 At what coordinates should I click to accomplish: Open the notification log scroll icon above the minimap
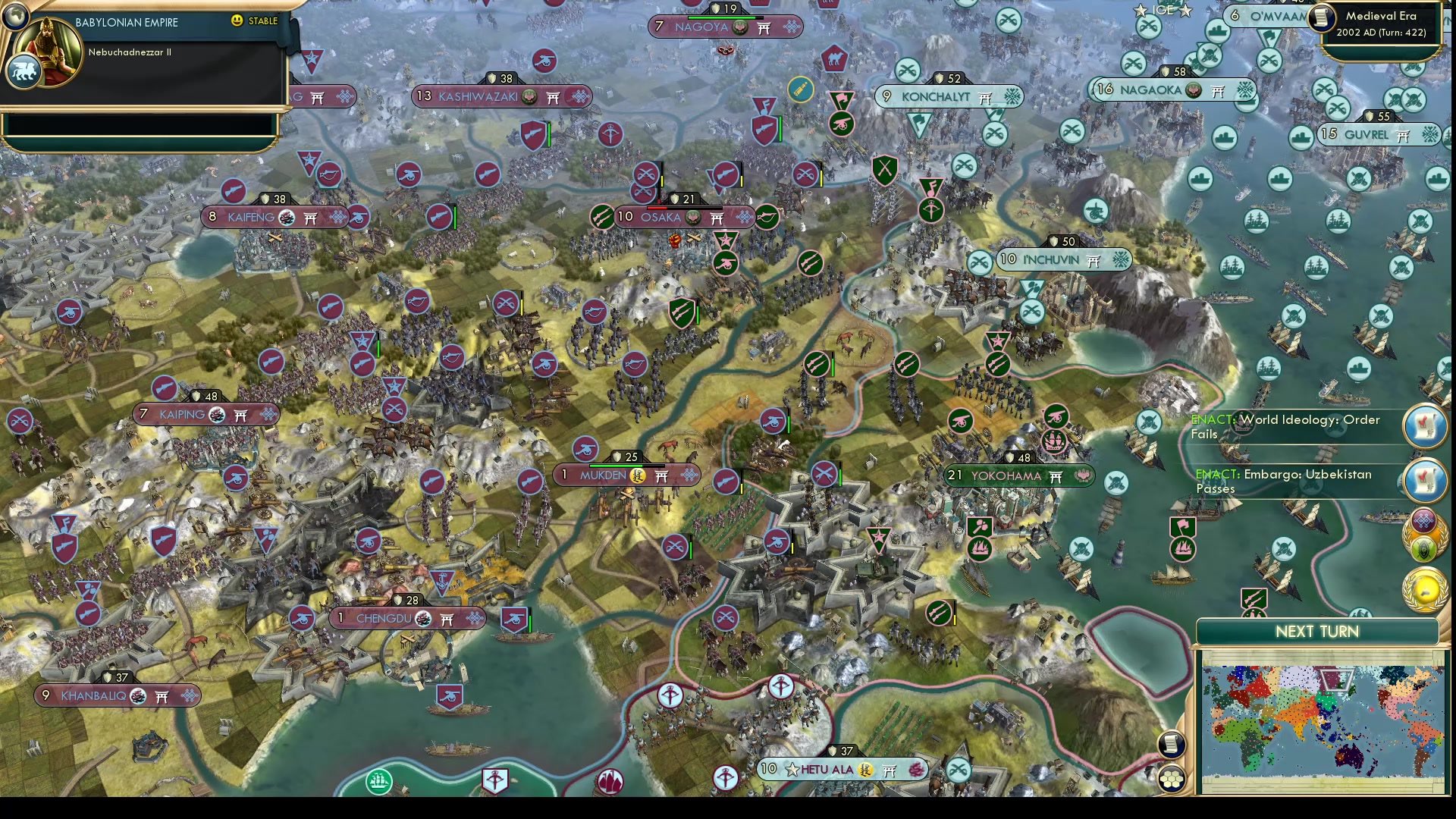1172,743
